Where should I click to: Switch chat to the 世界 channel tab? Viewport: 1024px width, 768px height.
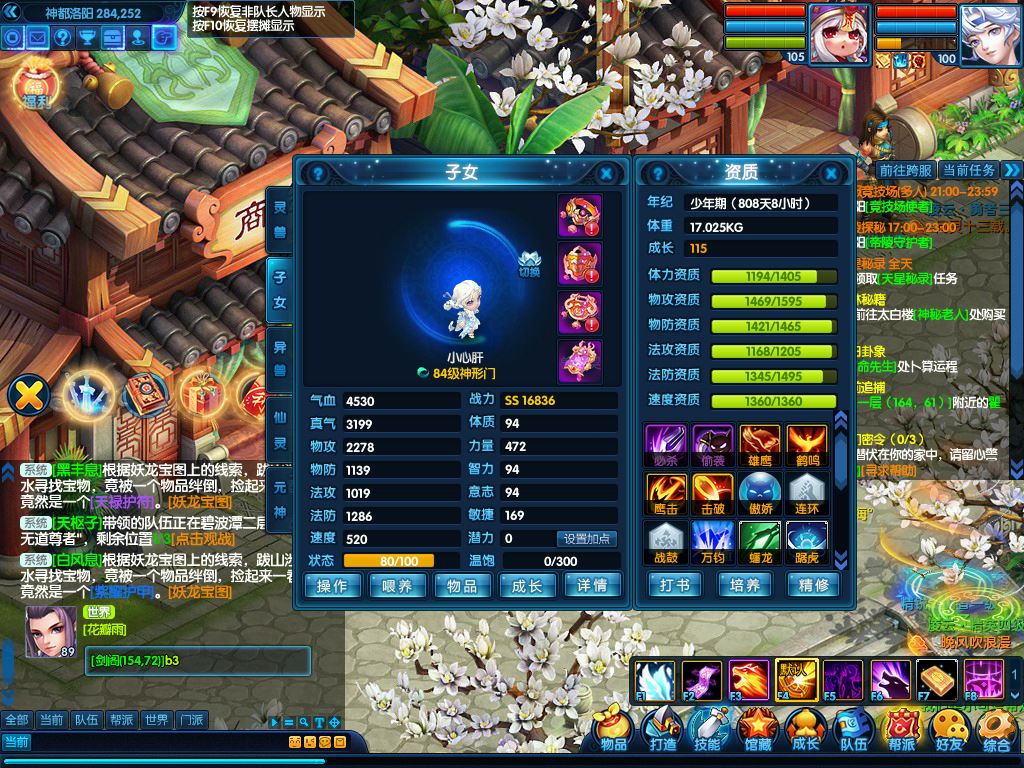155,720
